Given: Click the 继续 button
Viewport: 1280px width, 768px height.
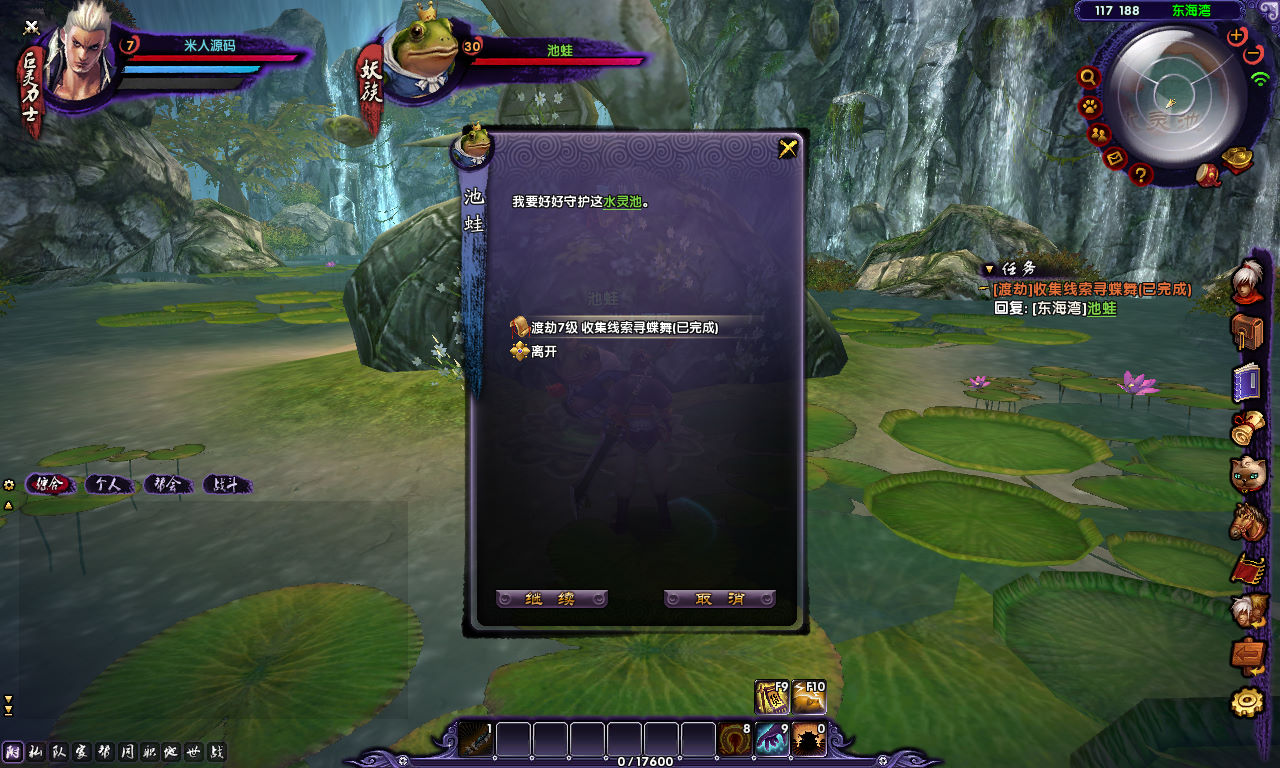Looking at the screenshot, I should pyautogui.click(x=551, y=599).
